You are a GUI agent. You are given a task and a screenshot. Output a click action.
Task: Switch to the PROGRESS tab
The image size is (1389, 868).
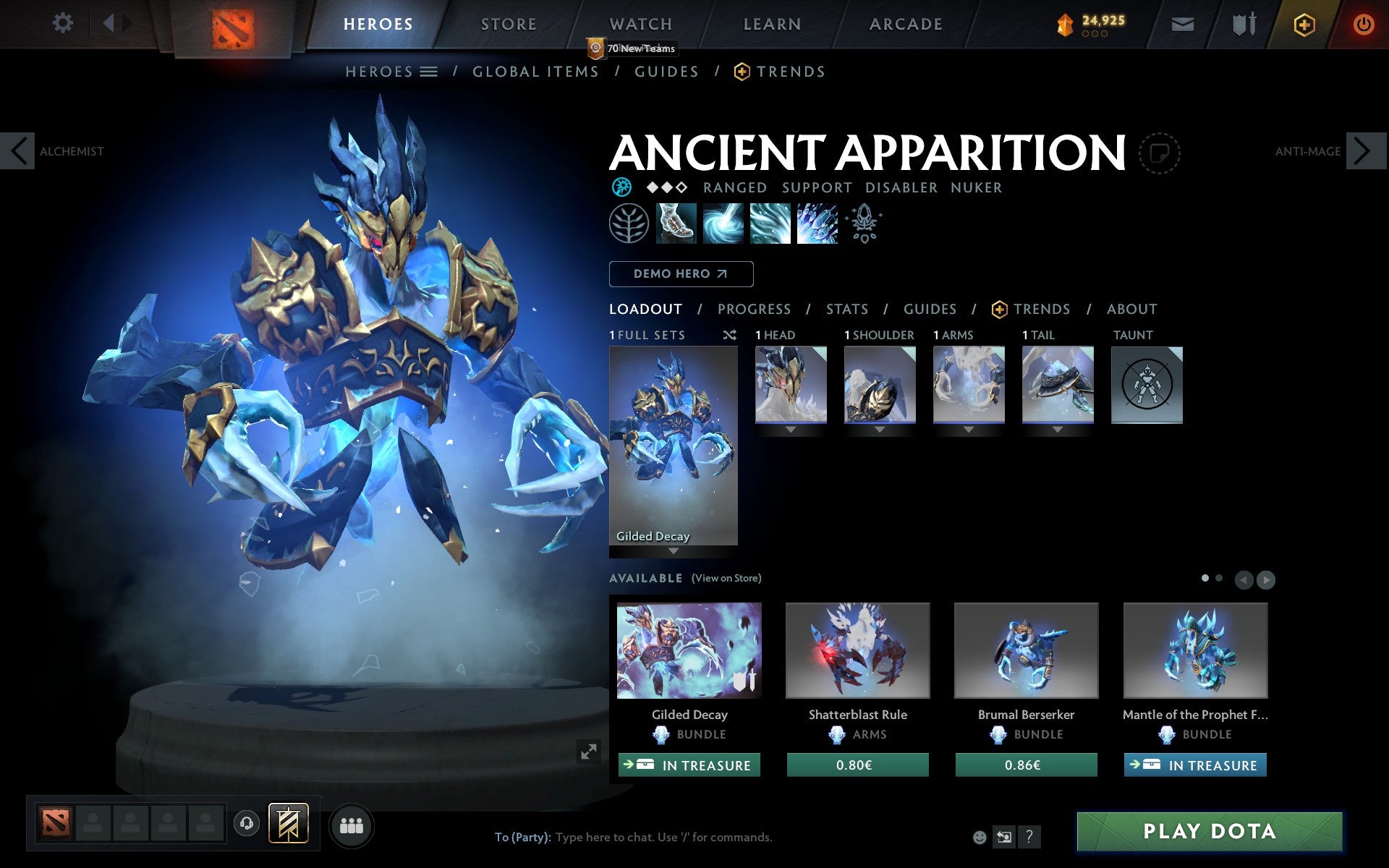(x=754, y=309)
